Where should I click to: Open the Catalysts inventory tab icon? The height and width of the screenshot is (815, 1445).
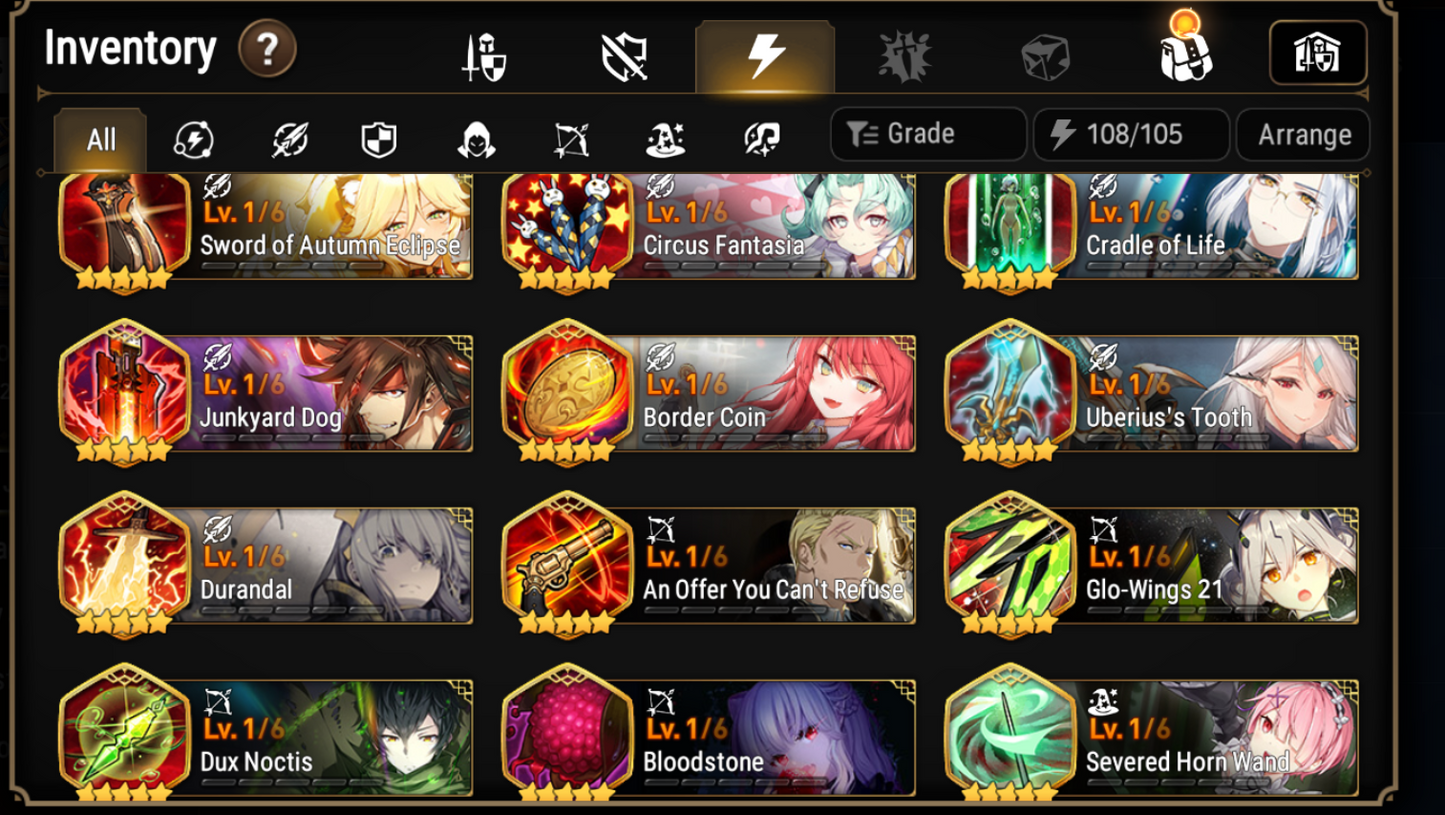(905, 56)
